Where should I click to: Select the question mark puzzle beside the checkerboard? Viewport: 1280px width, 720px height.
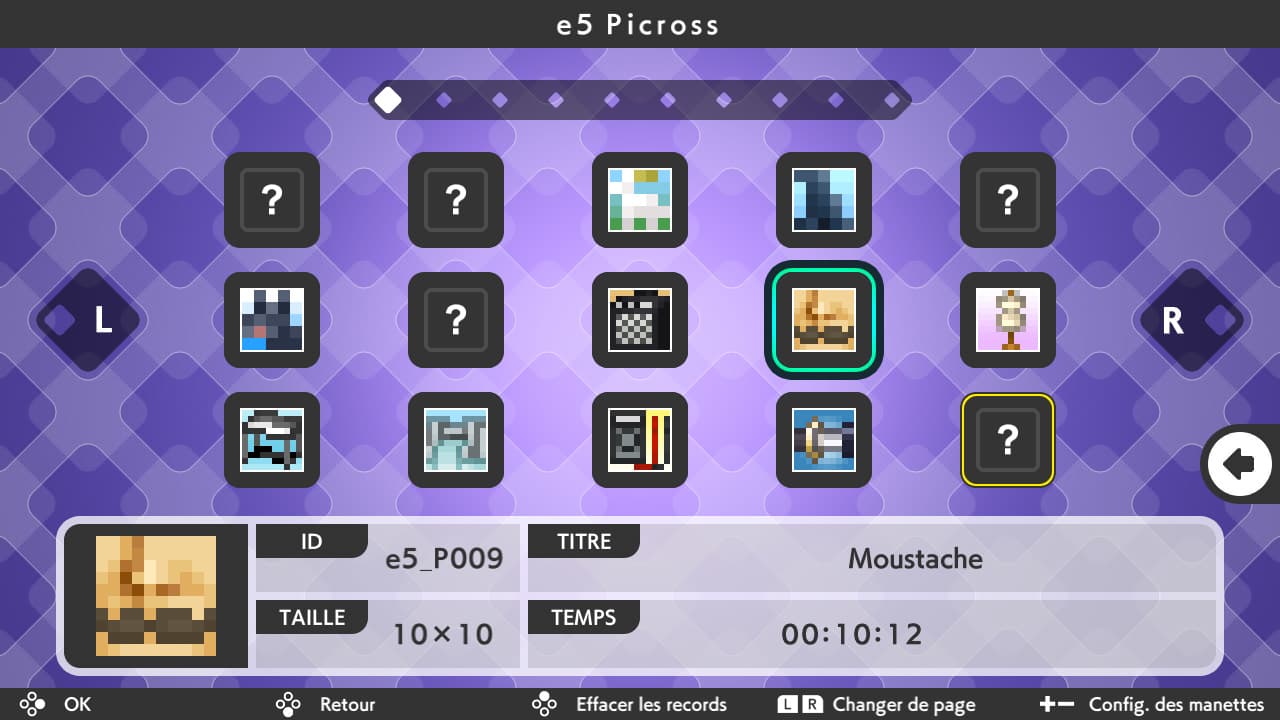pos(456,320)
